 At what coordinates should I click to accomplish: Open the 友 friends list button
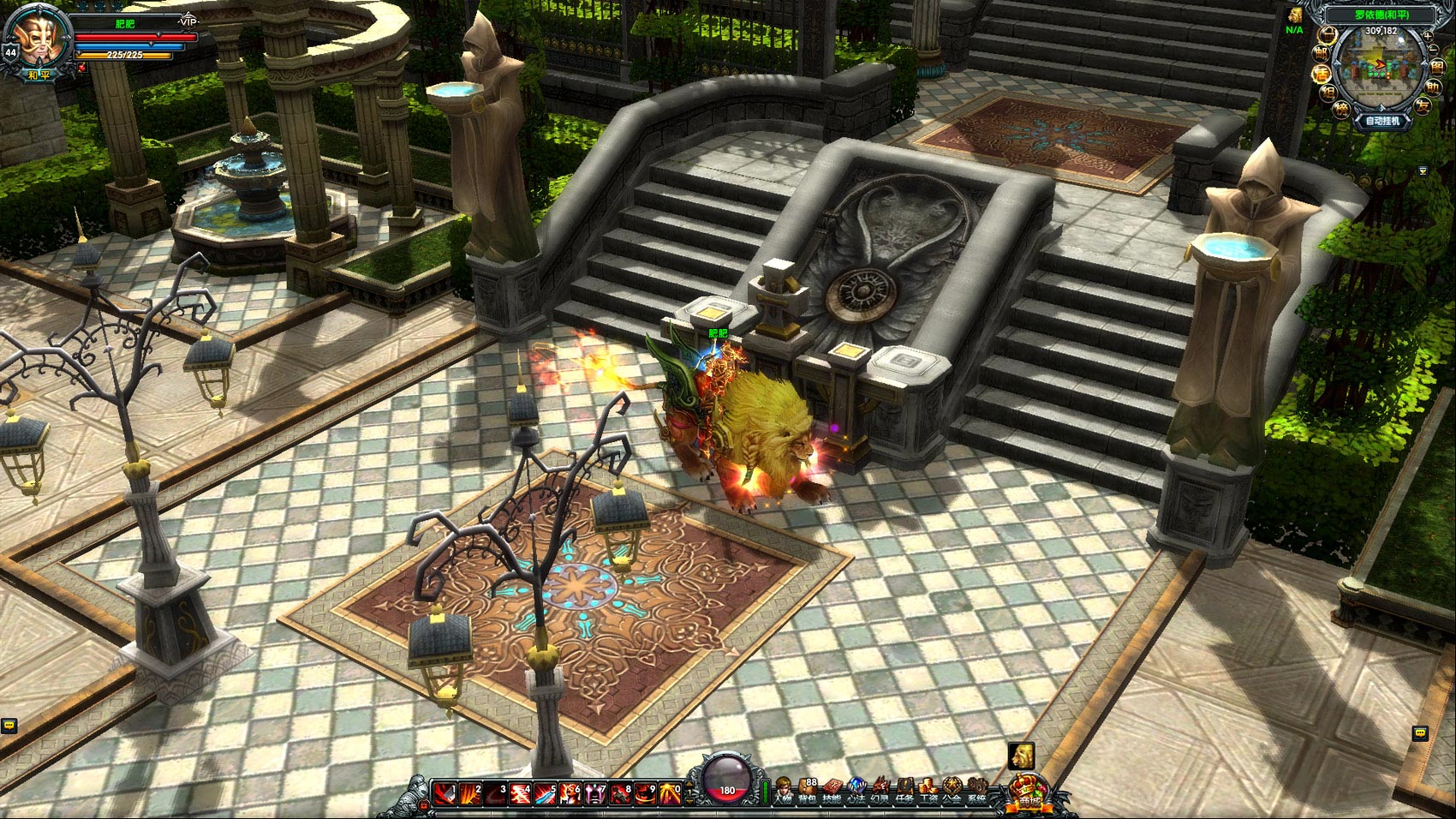[x=1423, y=106]
